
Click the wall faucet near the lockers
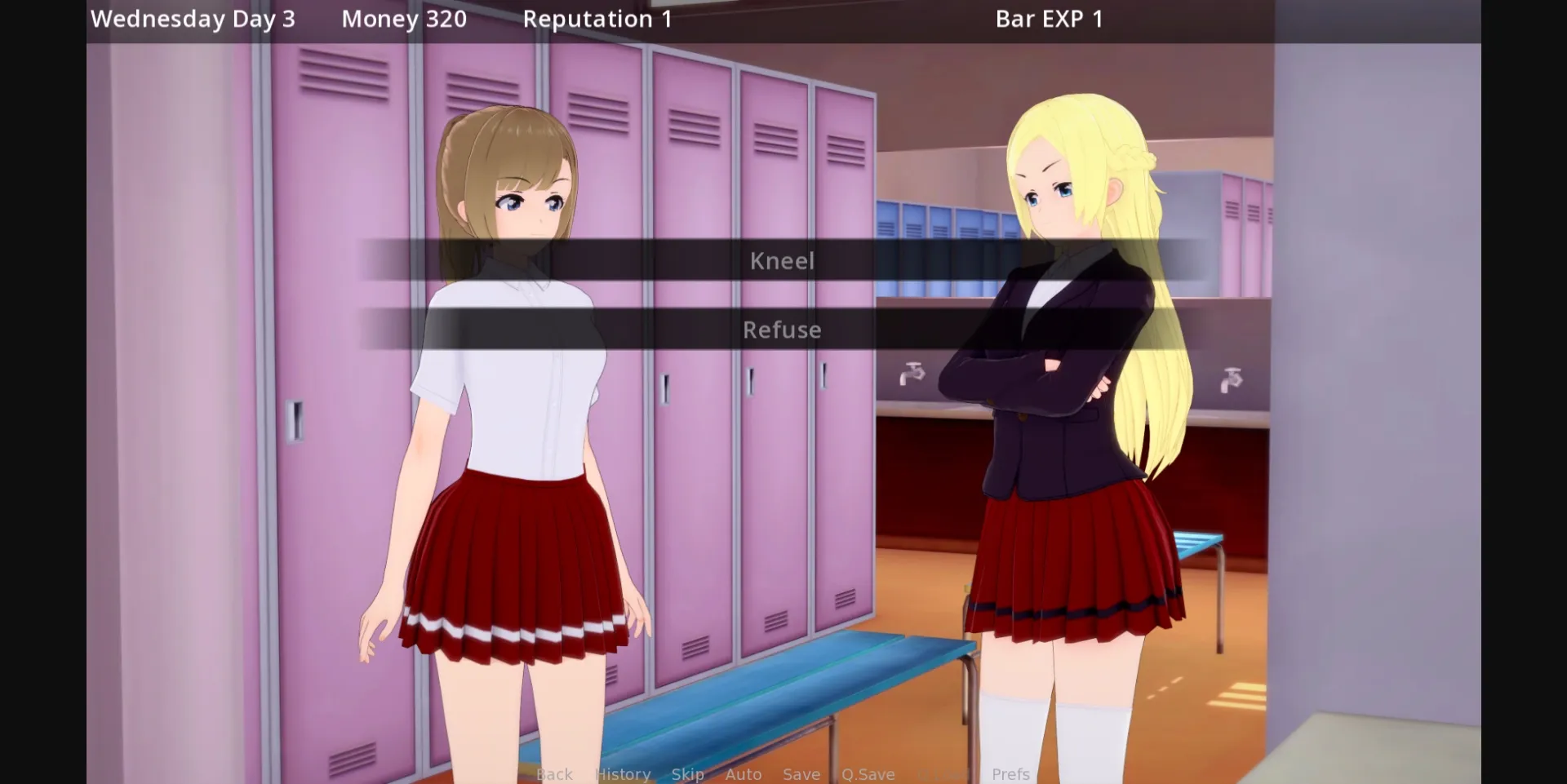[x=912, y=371]
